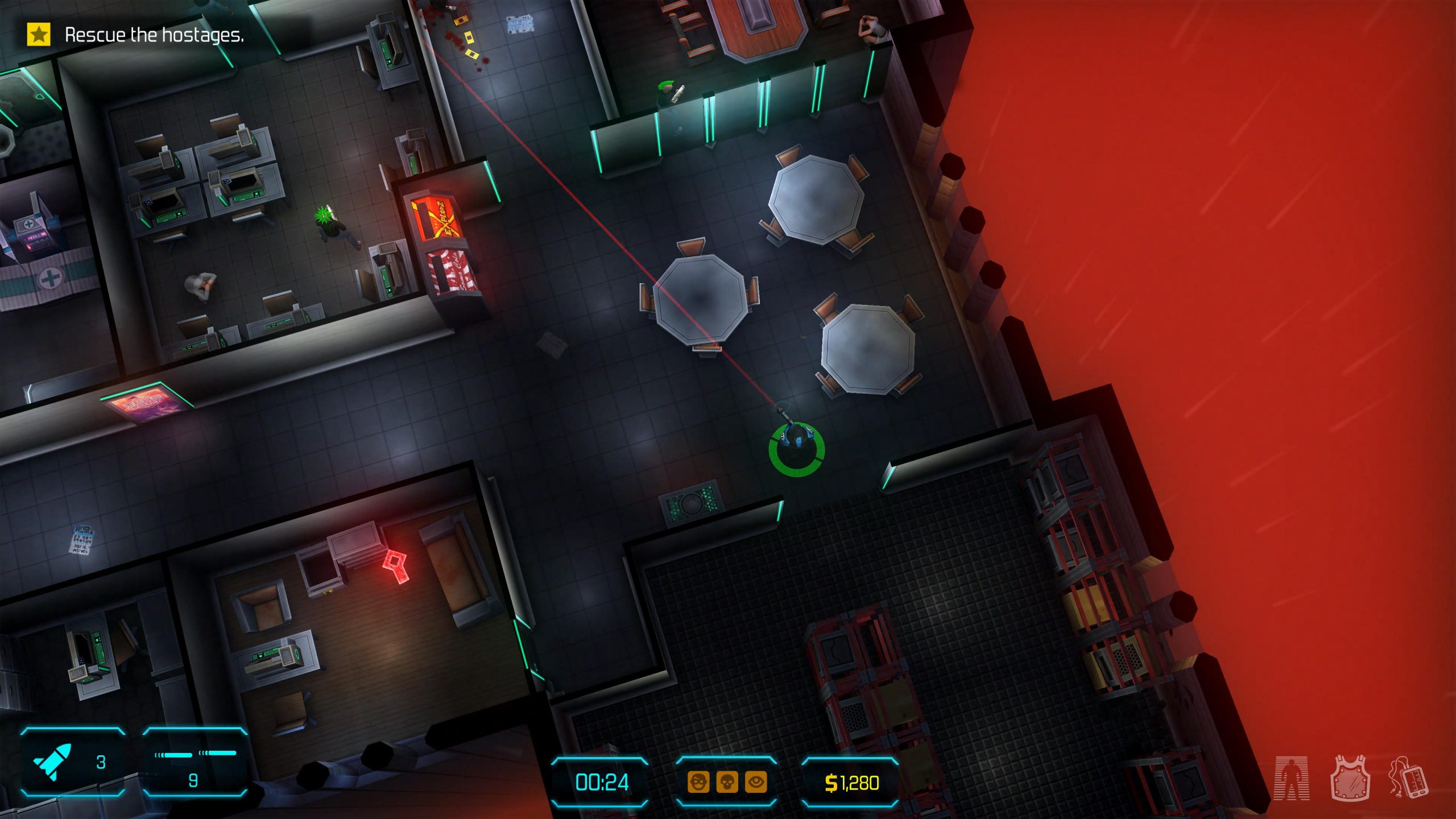The height and width of the screenshot is (819, 1456).
Task: Activate the stealth silhouette gear icon
Action: click(1292, 778)
